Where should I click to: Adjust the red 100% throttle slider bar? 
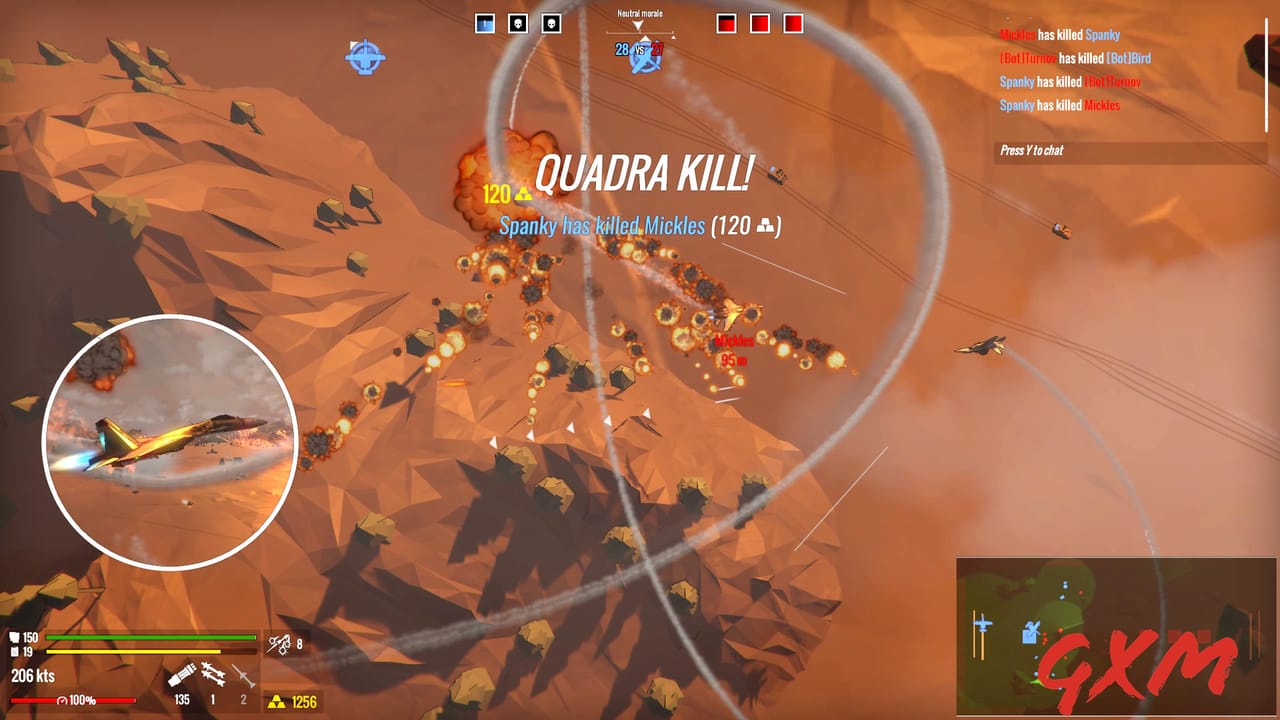tap(75, 700)
